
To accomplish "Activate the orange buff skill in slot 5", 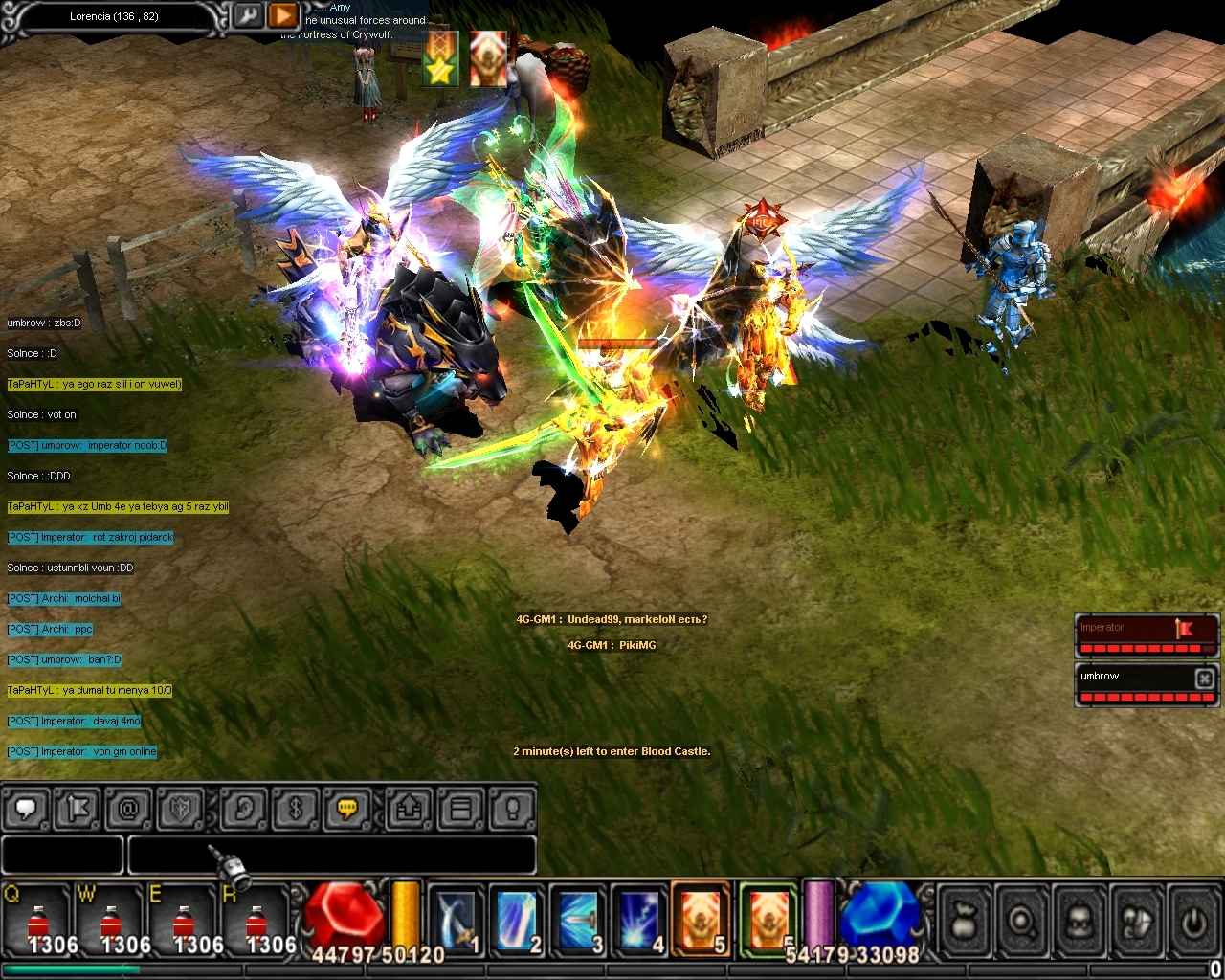I will 701,921.
